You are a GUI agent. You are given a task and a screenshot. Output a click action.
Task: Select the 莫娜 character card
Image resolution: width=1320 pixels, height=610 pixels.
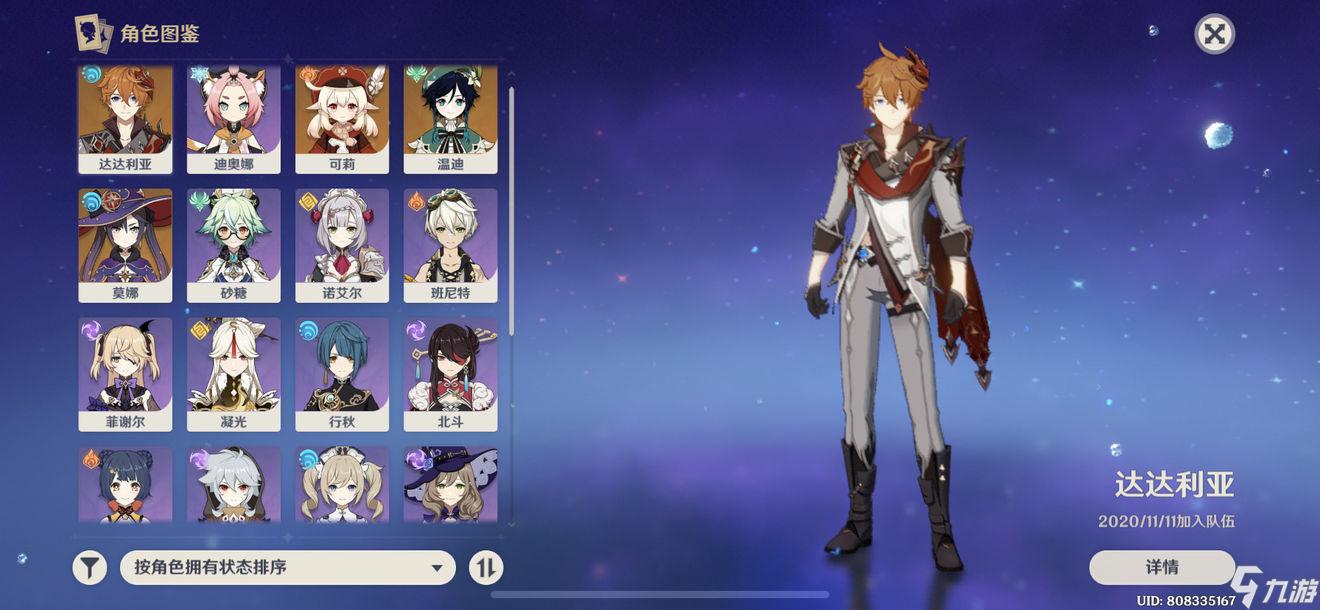[125, 245]
